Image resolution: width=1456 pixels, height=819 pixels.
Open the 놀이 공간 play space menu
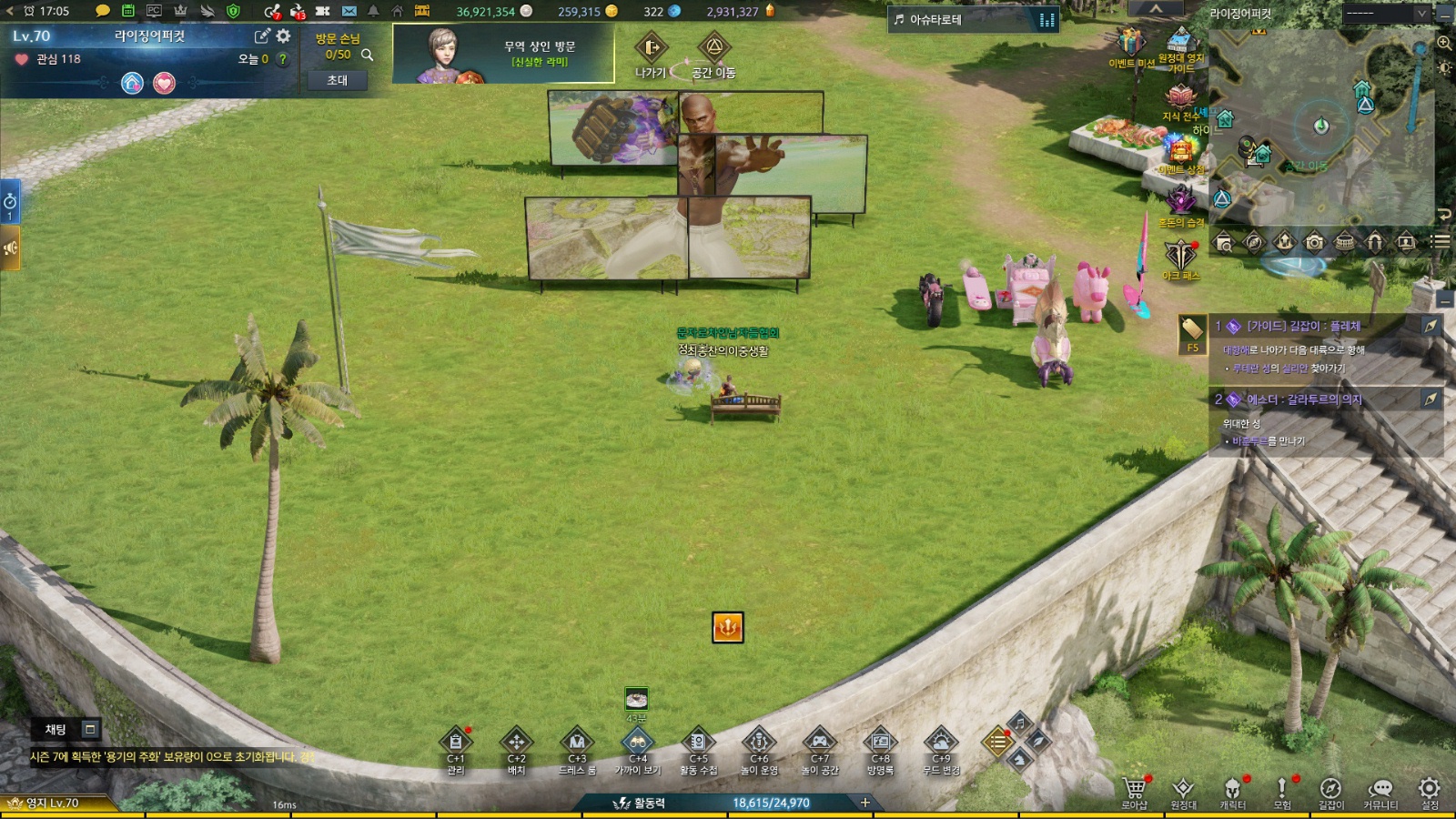[x=819, y=743]
